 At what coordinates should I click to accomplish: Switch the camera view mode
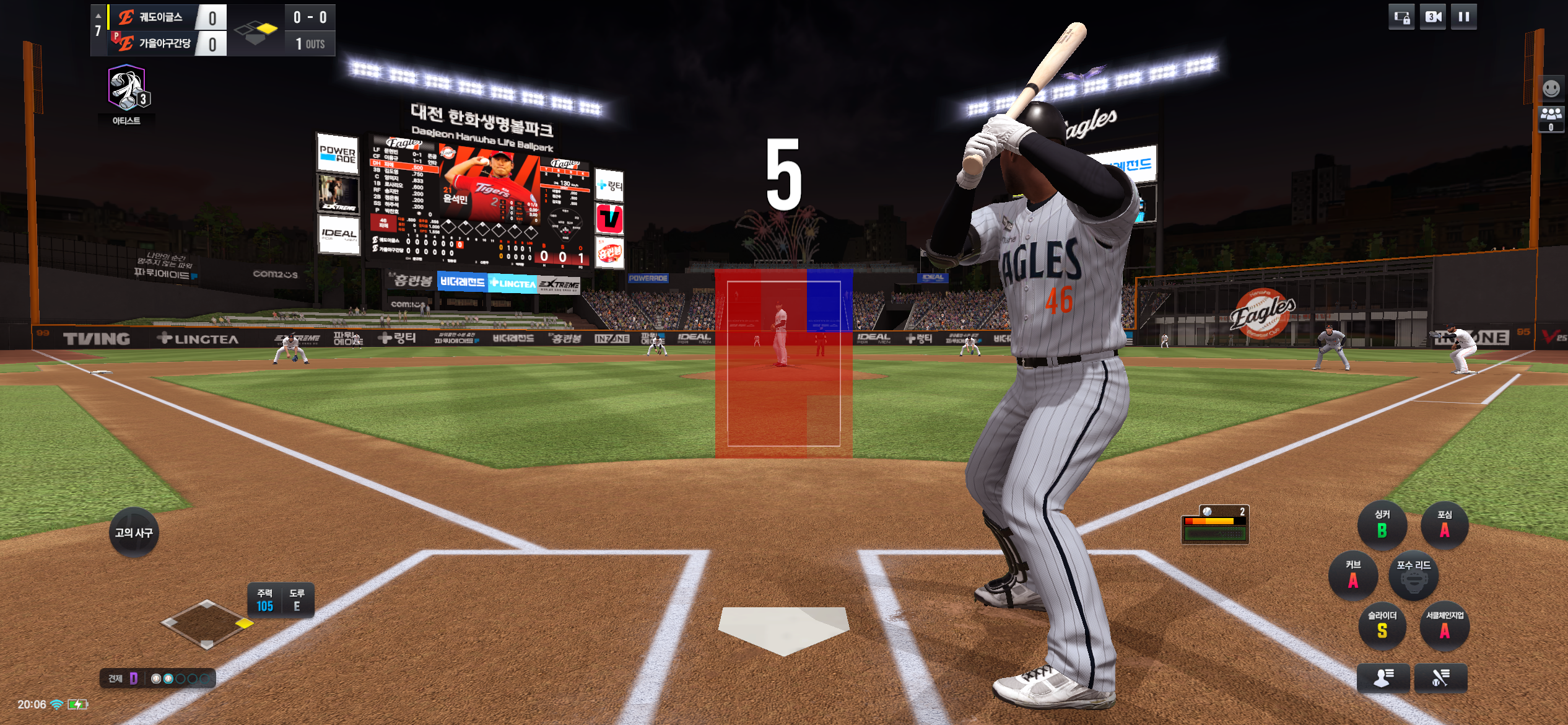coord(1433,17)
